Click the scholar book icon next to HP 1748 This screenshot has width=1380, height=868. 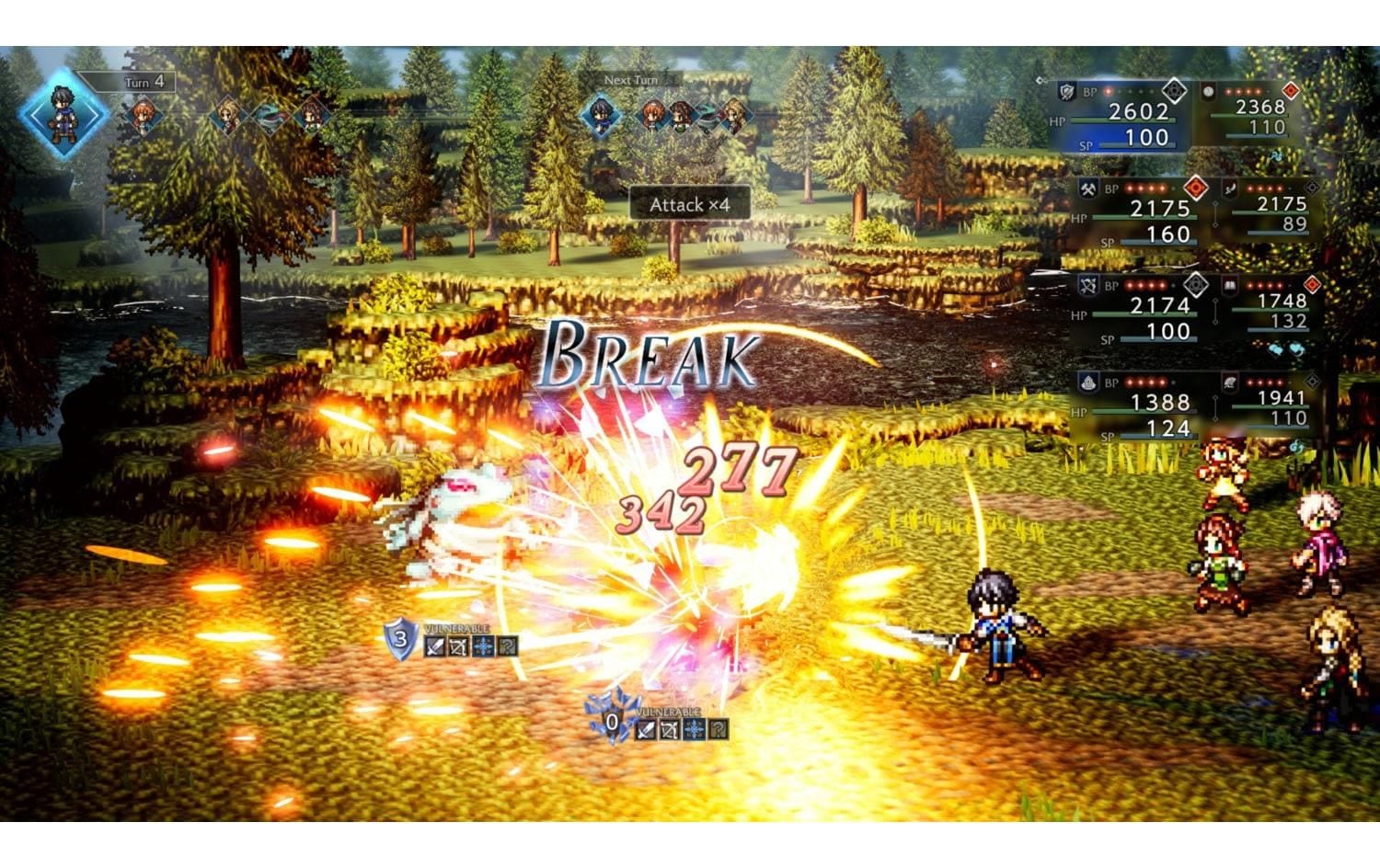1230,286
